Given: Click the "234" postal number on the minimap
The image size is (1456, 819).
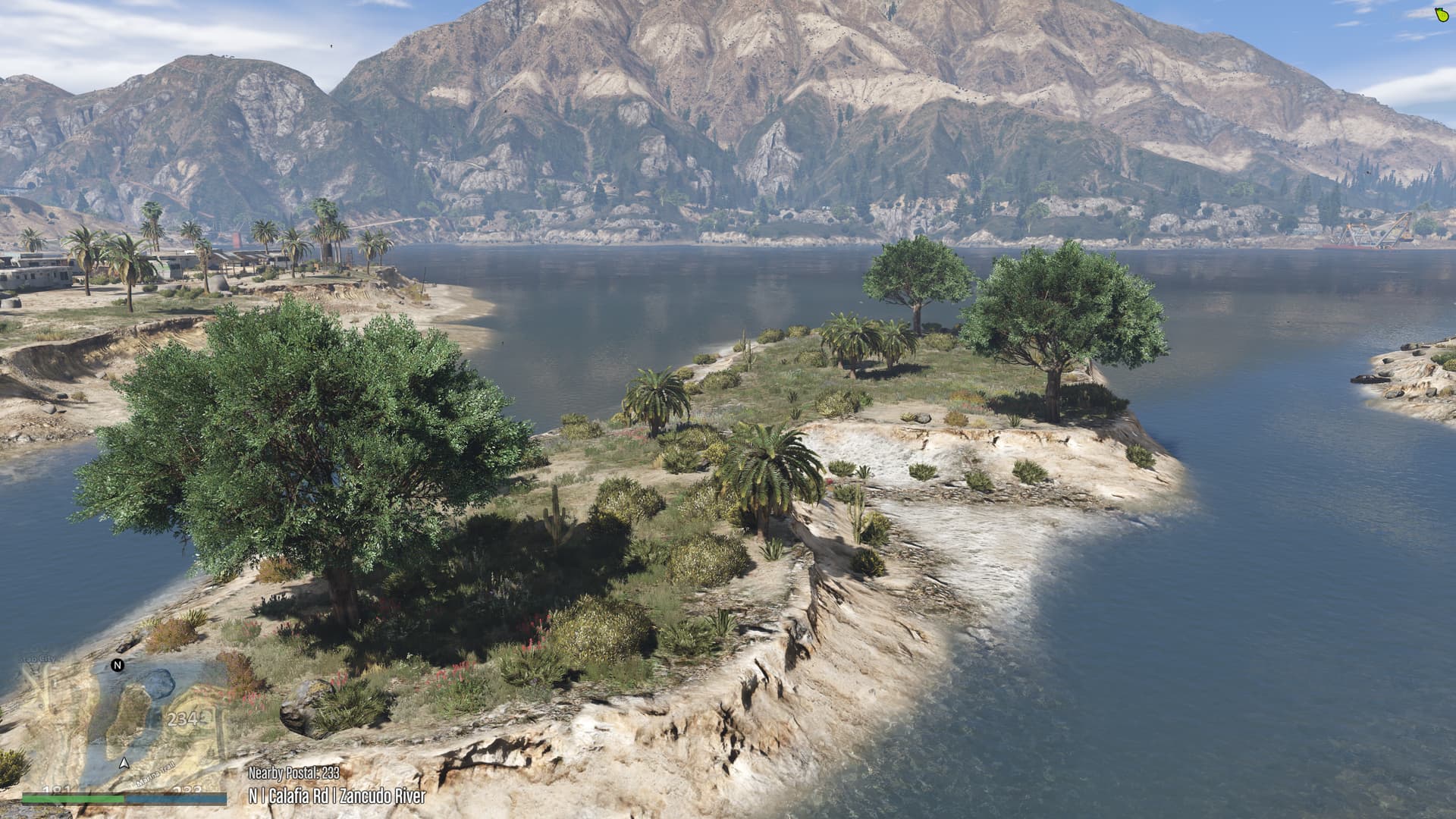Looking at the screenshot, I should 184,720.
